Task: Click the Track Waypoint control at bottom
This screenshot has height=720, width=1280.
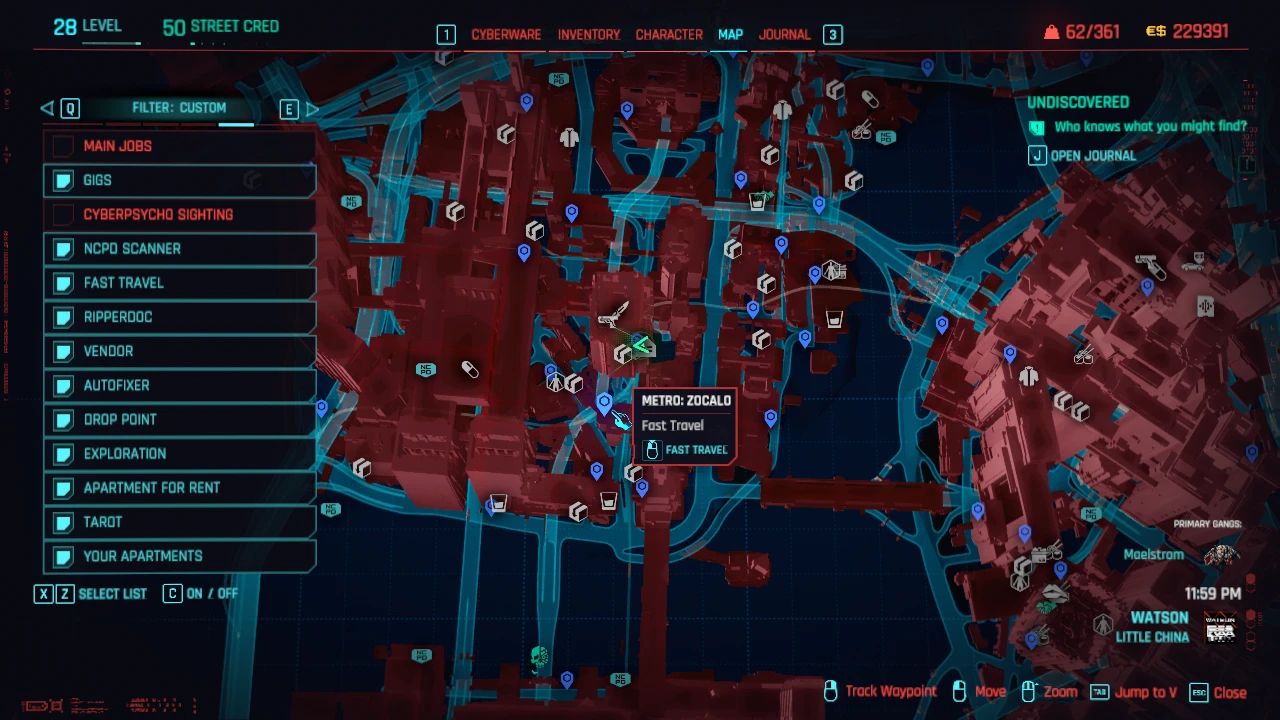Action: coord(888,691)
